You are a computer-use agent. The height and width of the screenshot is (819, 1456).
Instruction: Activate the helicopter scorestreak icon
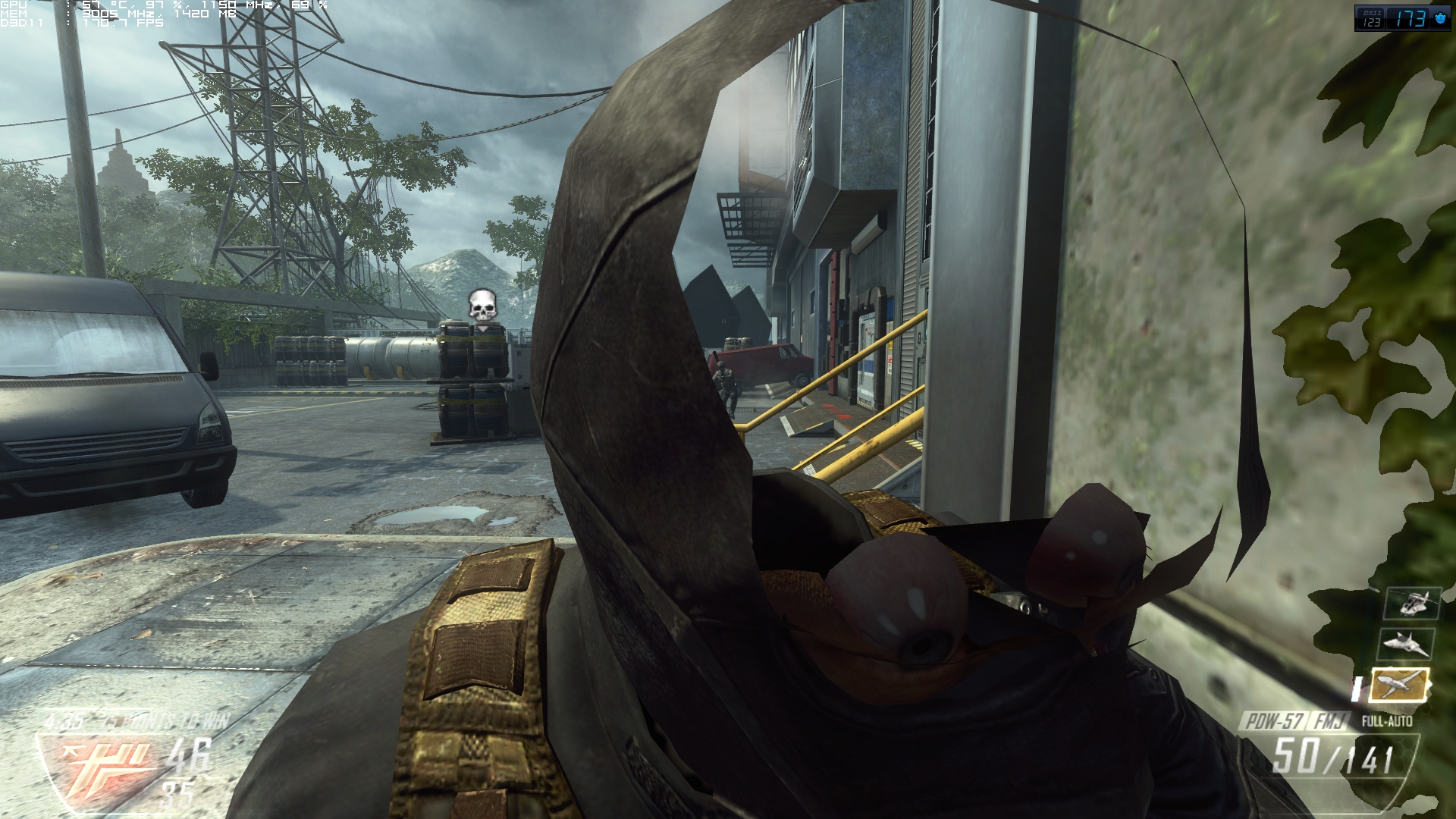point(1411,604)
